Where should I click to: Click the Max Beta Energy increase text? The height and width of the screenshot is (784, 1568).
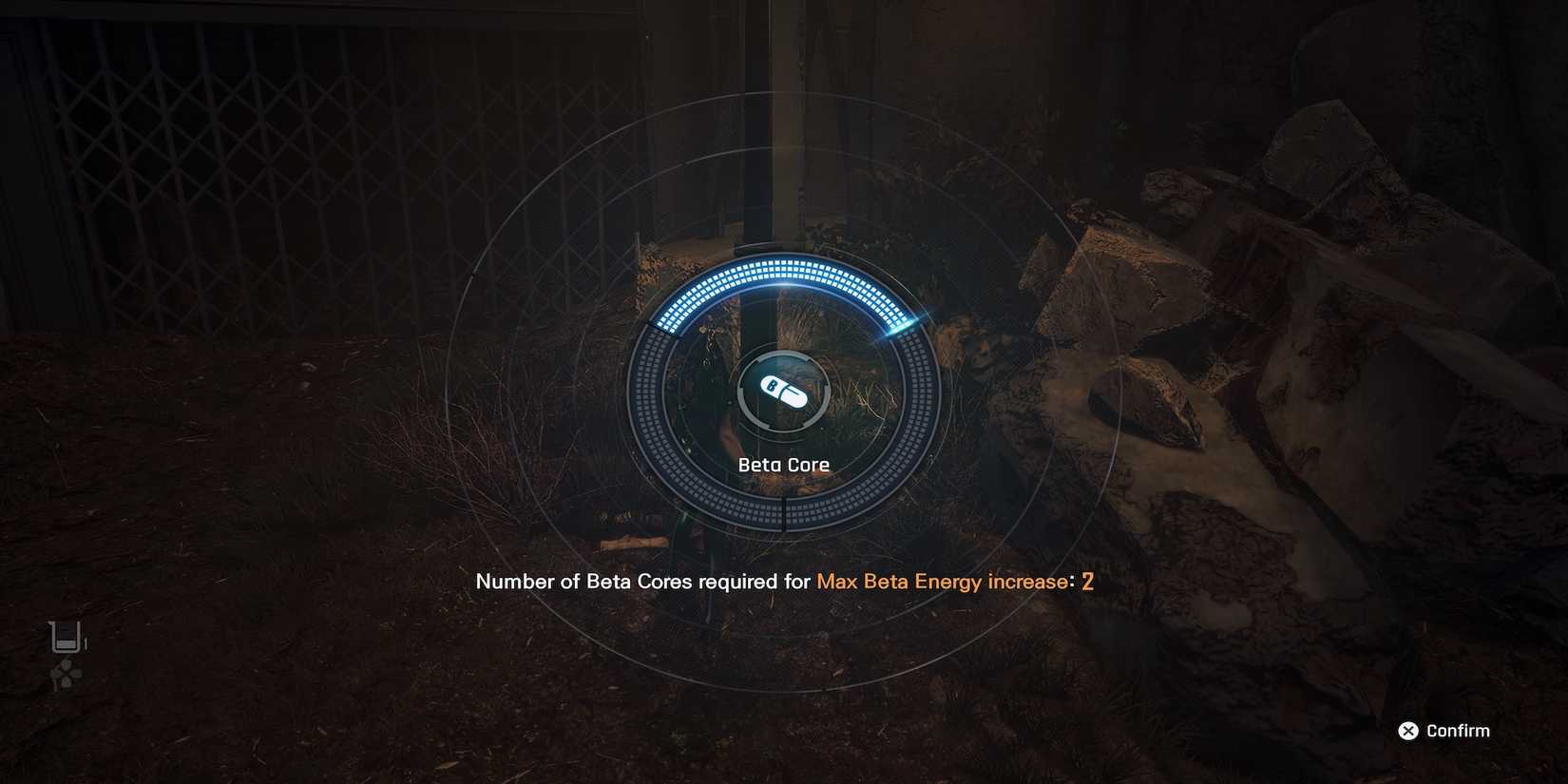[x=946, y=581]
